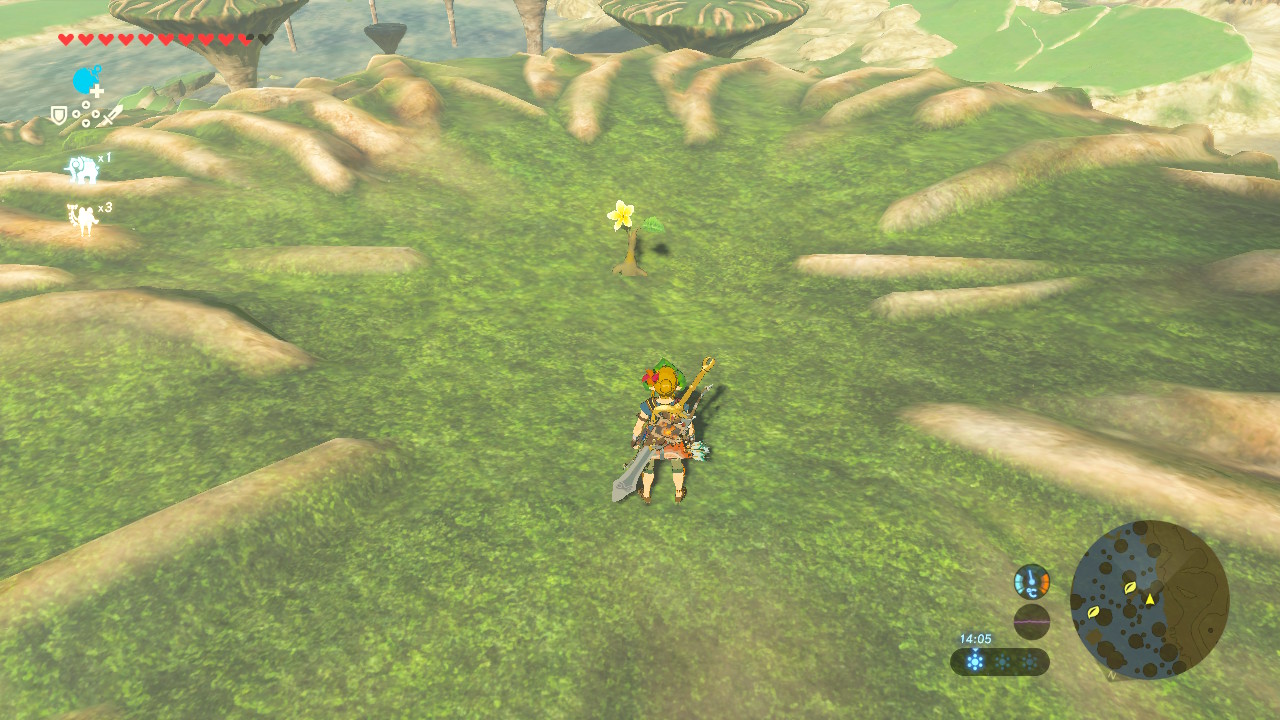Open the circular minimap
Viewport: 1280px width, 720px height.
(x=1149, y=600)
